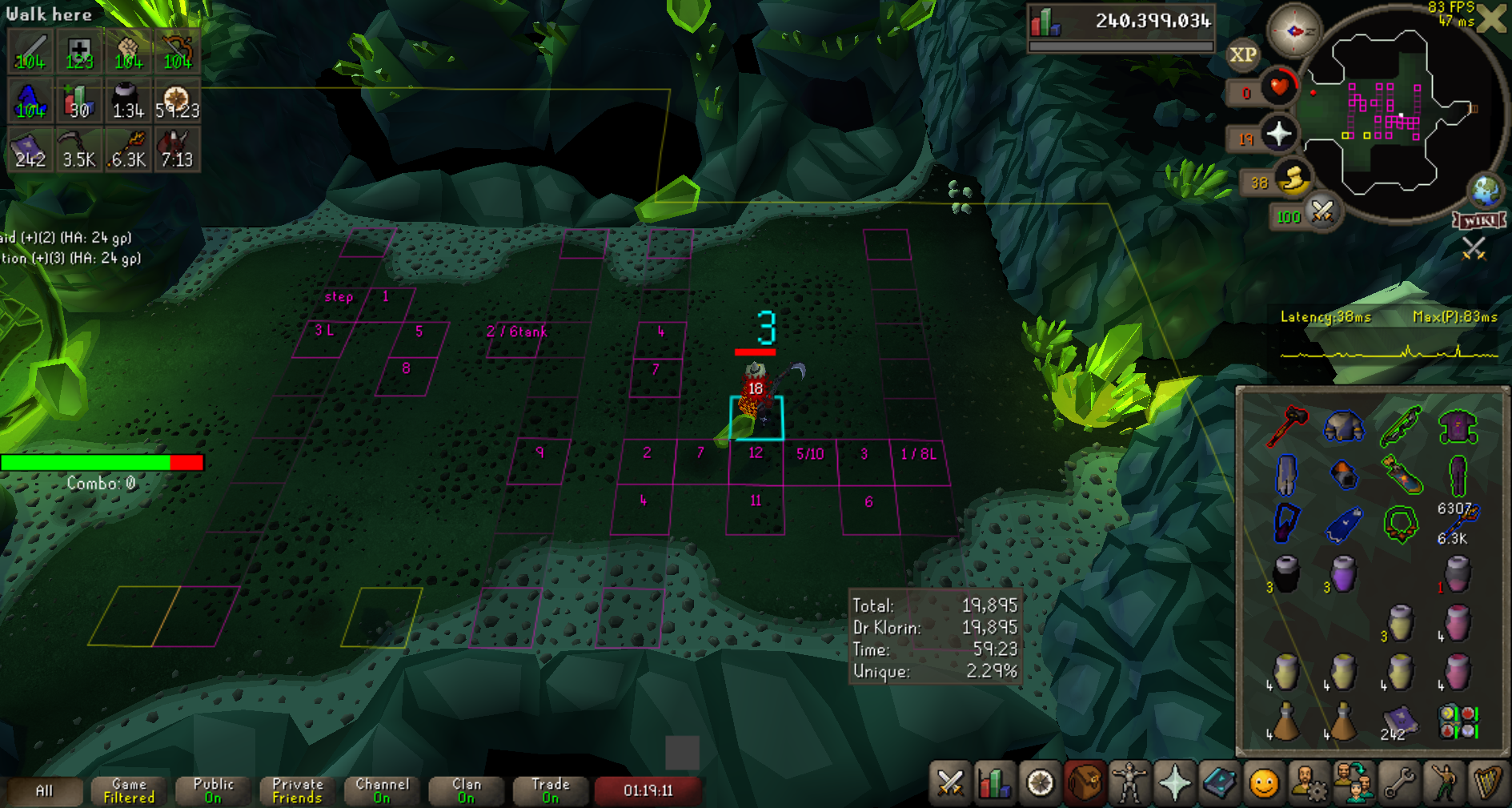Image resolution: width=1512 pixels, height=808 pixels.
Task: Toggle run energy boot orb
Action: pyautogui.click(x=1292, y=179)
